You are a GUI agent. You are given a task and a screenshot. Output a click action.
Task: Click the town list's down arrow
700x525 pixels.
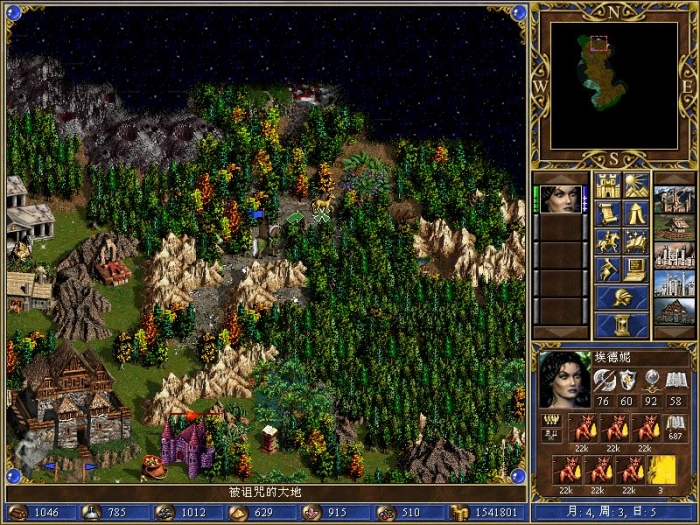(672, 332)
